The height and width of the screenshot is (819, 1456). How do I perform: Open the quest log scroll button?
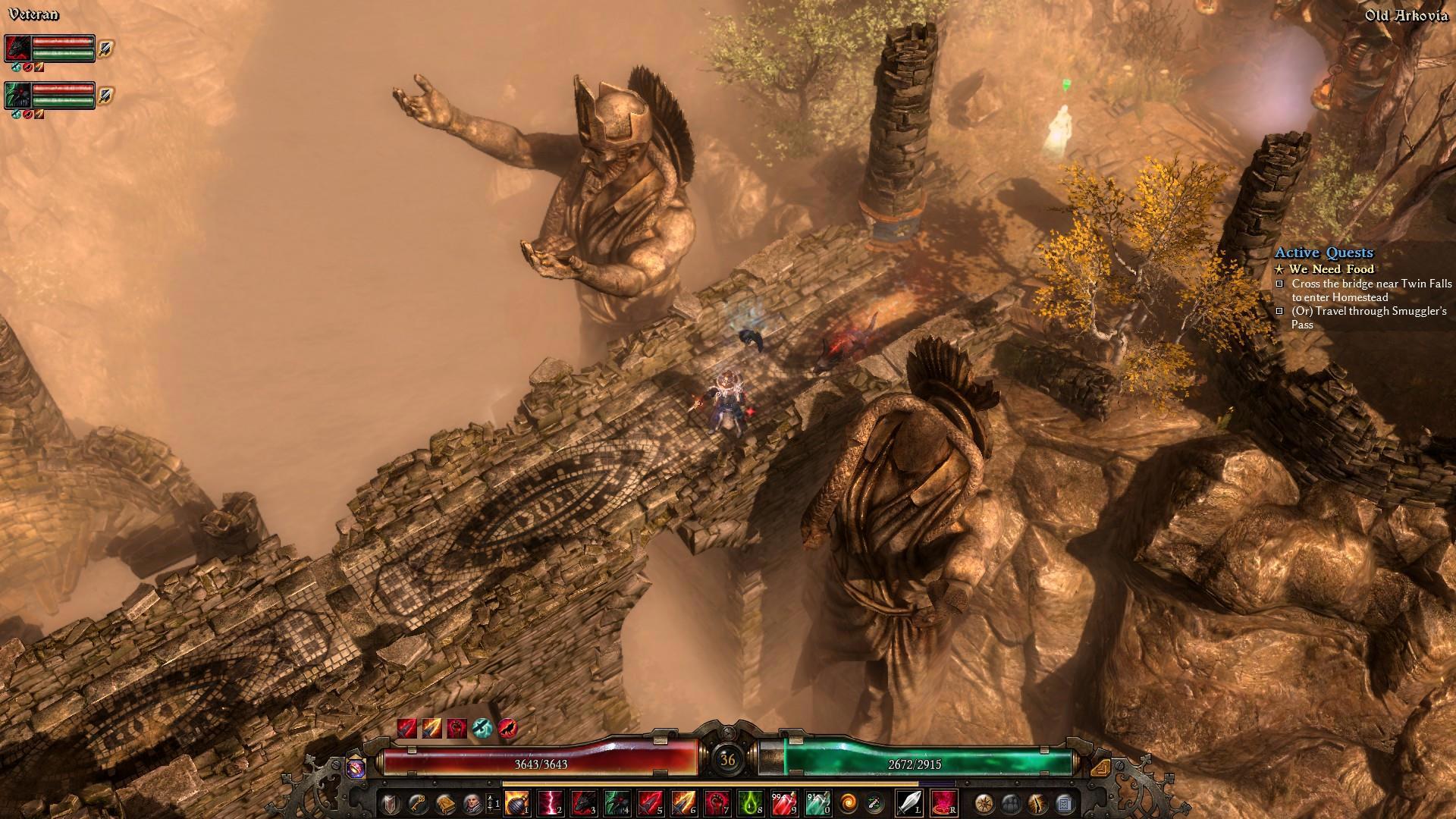coord(1063,802)
